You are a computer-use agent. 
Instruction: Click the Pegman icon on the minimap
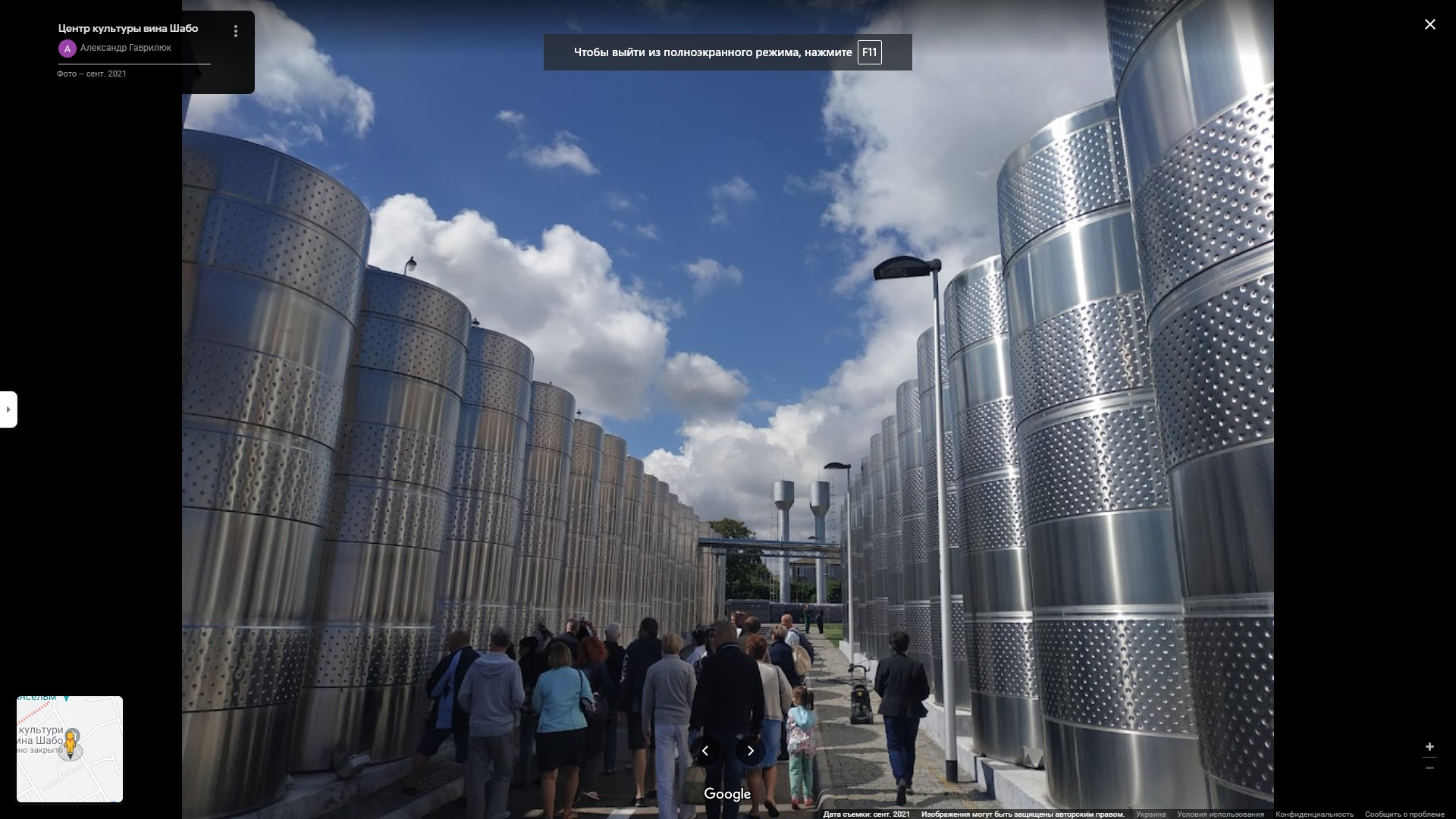coord(71,742)
